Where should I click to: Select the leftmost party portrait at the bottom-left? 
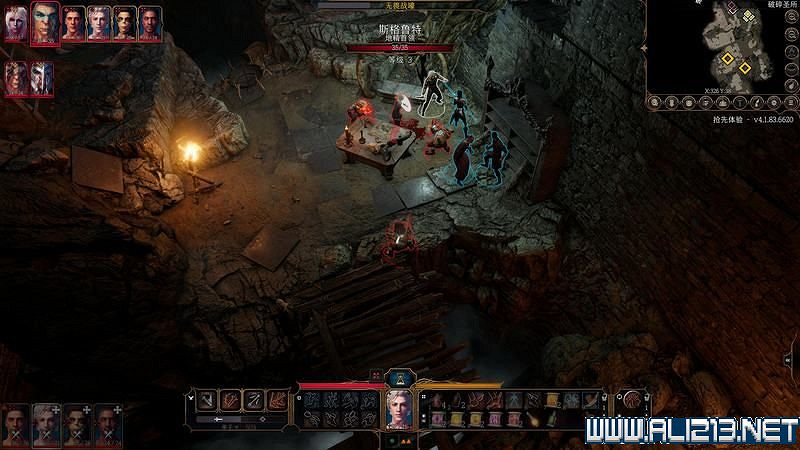point(16,424)
